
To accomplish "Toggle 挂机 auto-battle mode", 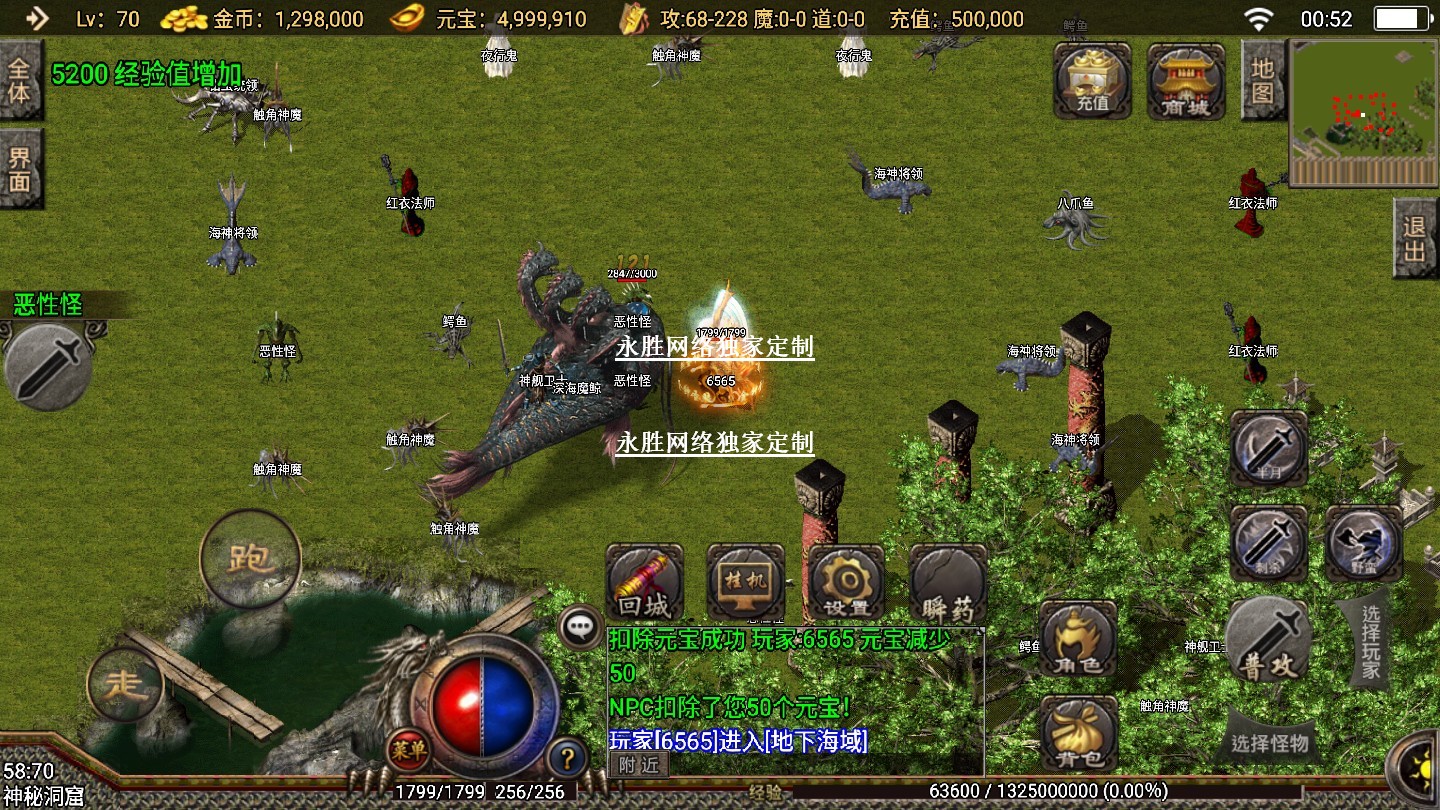I will 745,583.
